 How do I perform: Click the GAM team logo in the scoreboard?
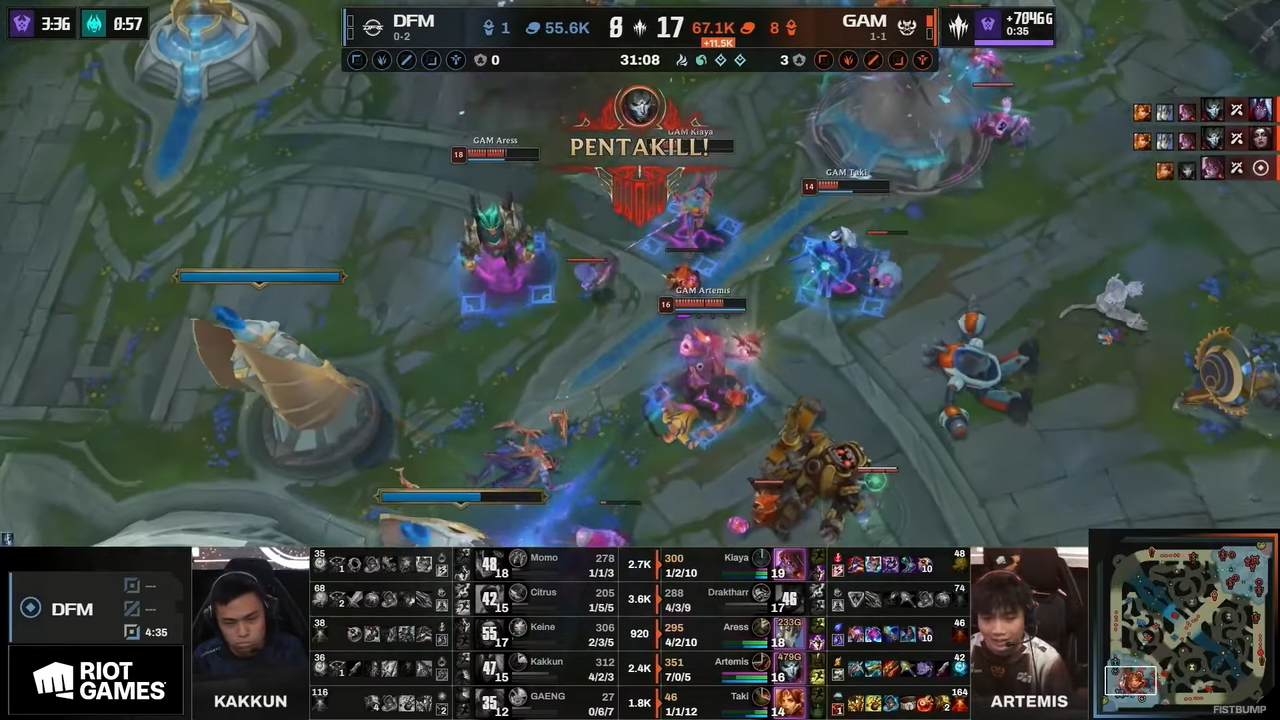pyautogui.click(x=906, y=27)
